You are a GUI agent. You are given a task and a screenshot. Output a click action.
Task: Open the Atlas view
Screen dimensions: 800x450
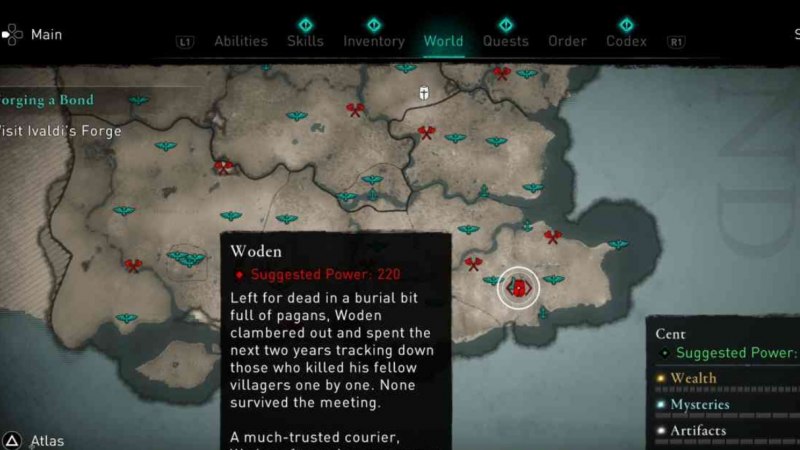coord(47,440)
